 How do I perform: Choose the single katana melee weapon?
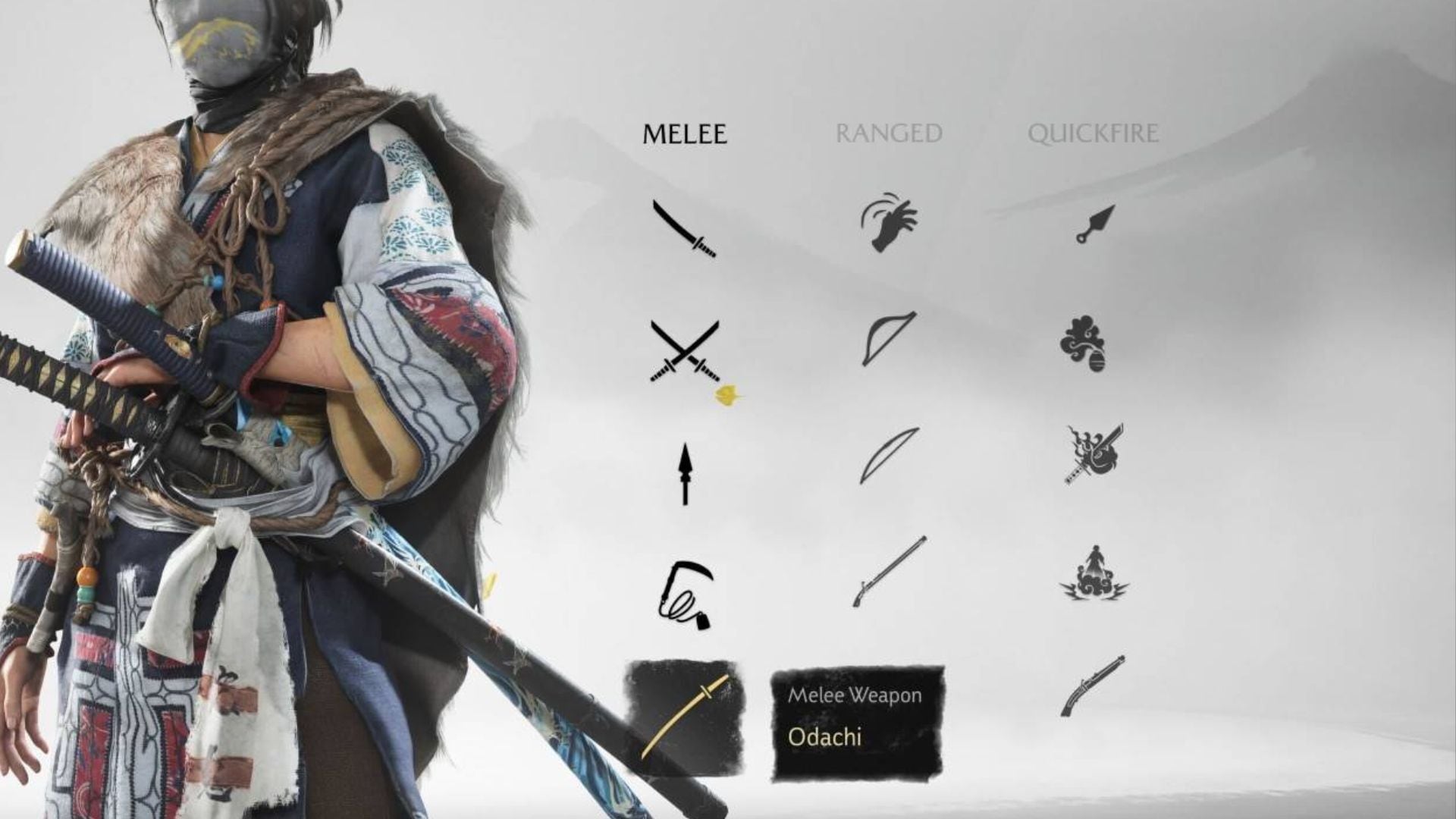click(684, 229)
